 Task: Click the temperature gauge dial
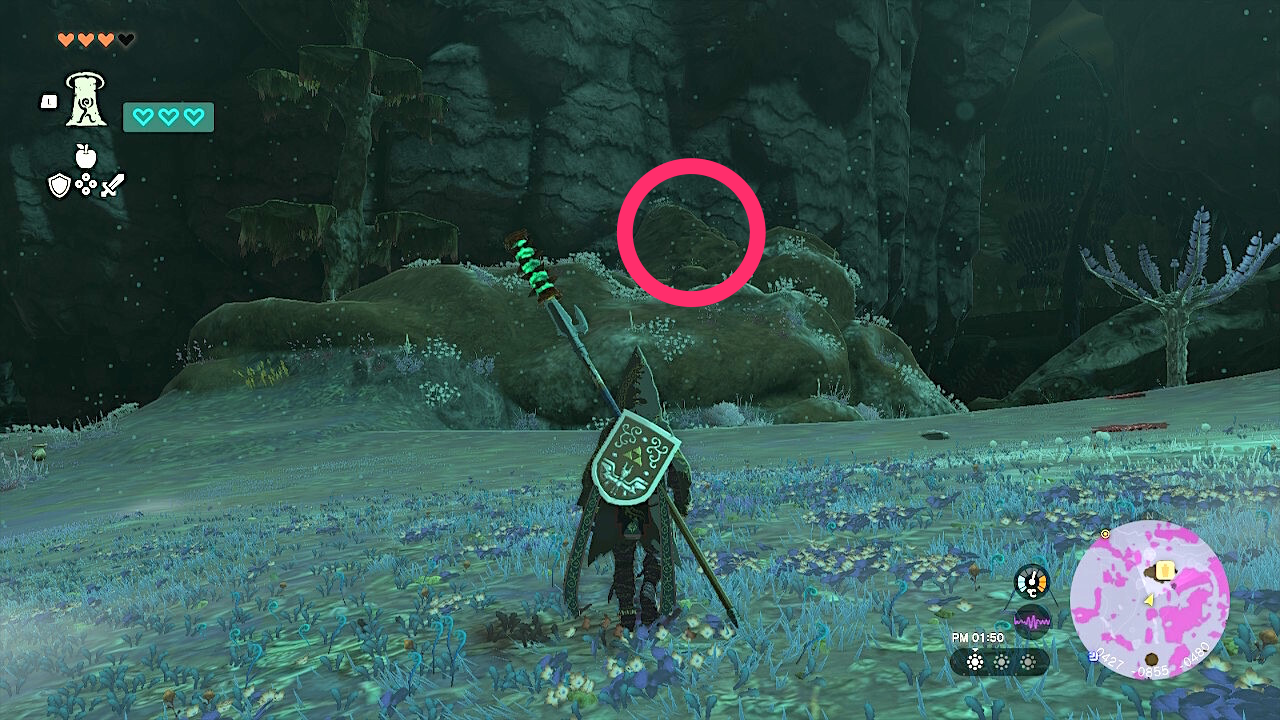[1031, 581]
